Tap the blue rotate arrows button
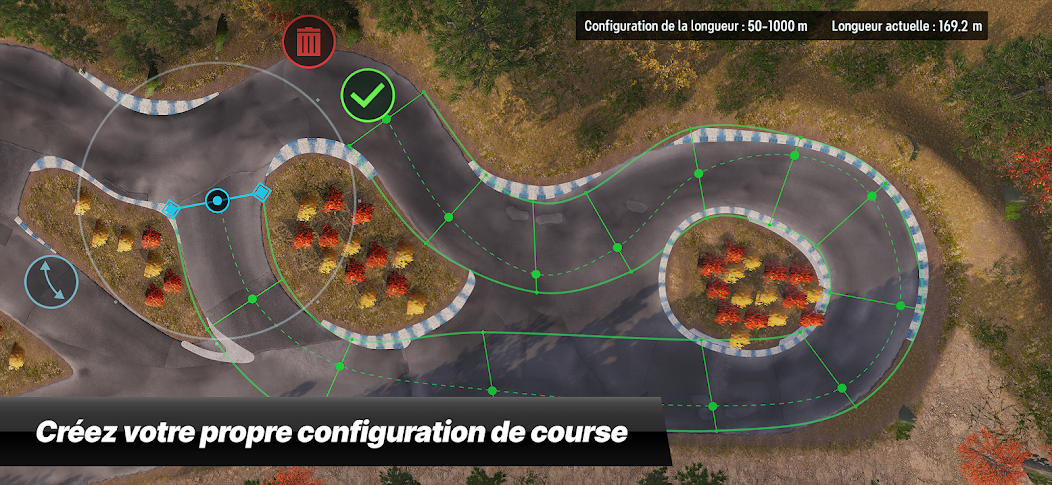The image size is (1052, 485). (54, 281)
